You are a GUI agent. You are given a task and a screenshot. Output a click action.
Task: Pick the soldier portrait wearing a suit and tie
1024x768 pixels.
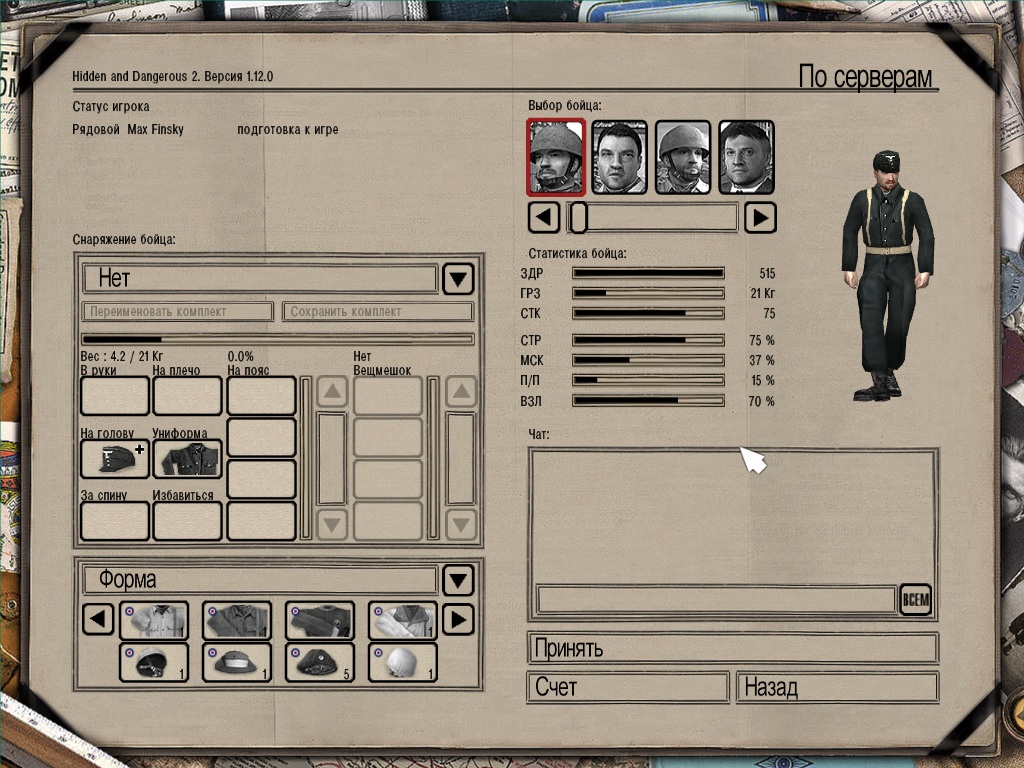pyautogui.click(x=746, y=157)
